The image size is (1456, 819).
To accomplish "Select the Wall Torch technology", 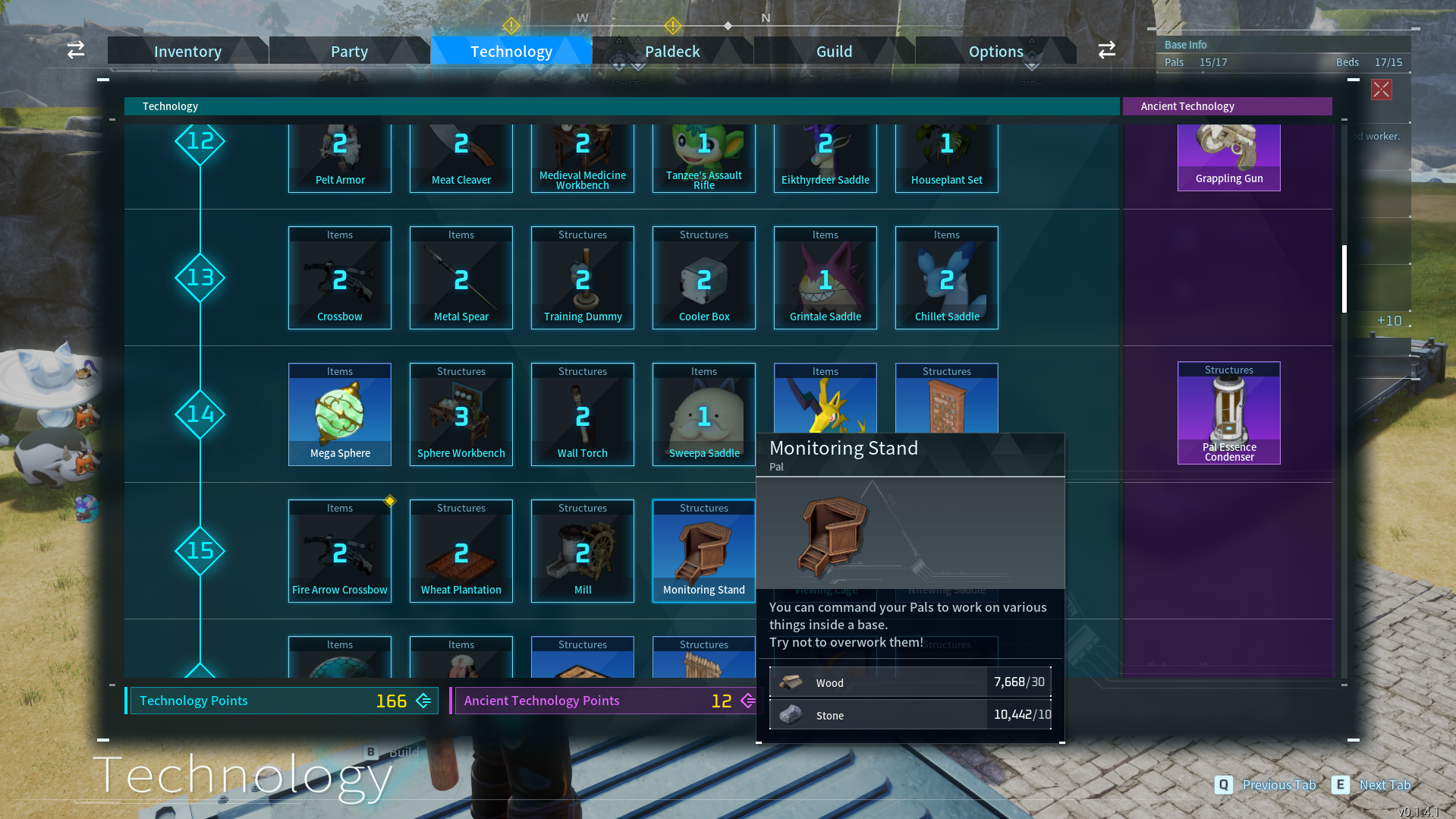I will pyautogui.click(x=583, y=415).
